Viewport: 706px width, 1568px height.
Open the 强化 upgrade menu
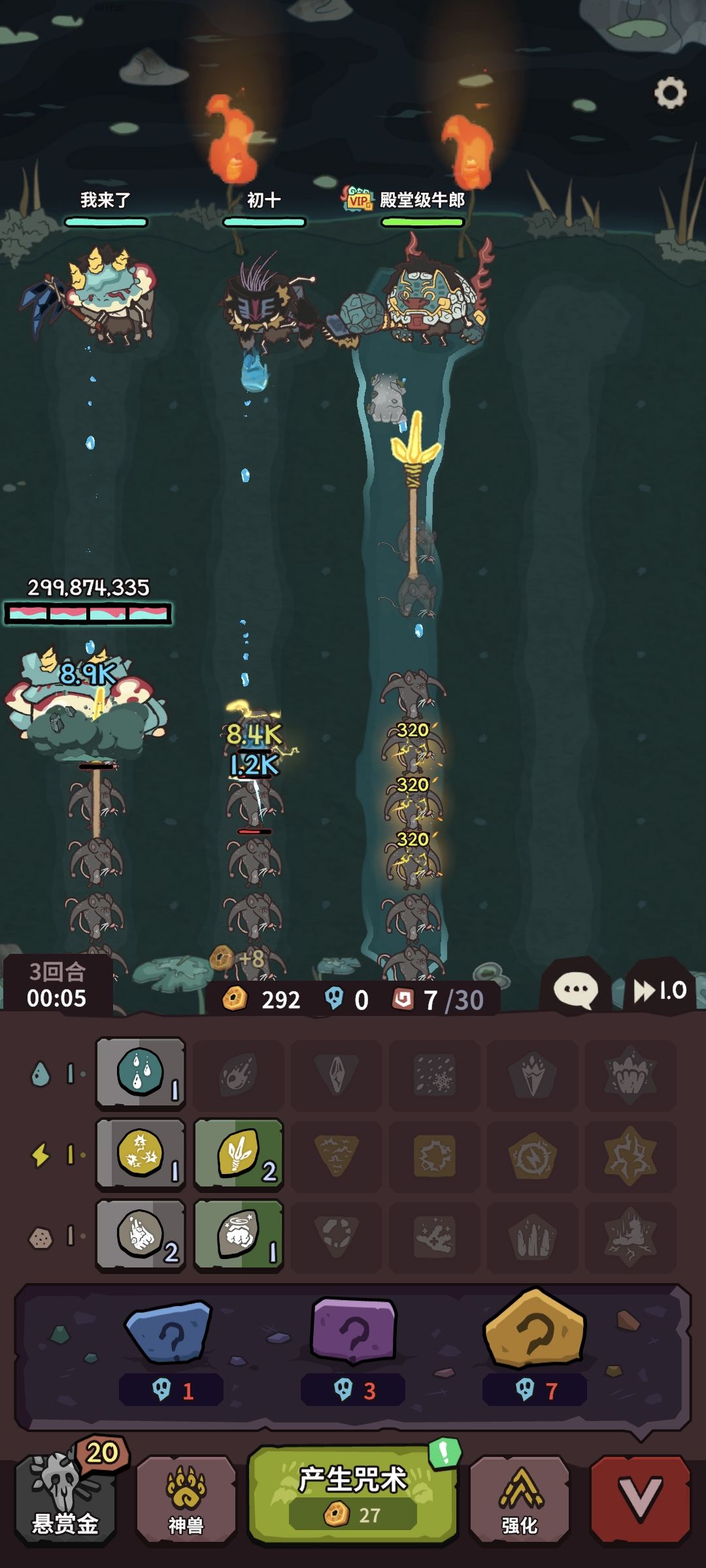pyautogui.click(x=520, y=1500)
